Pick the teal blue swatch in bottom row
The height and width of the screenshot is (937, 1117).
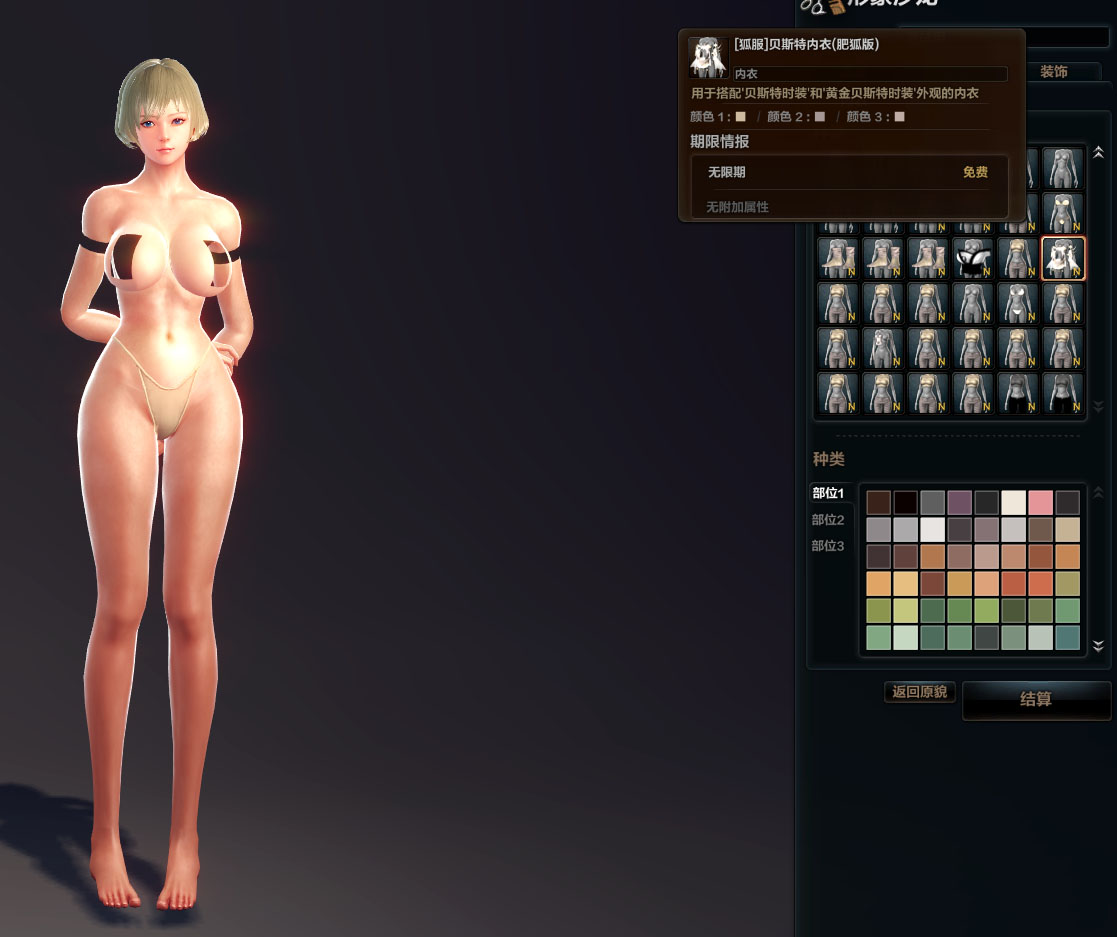pos(1068,638)
